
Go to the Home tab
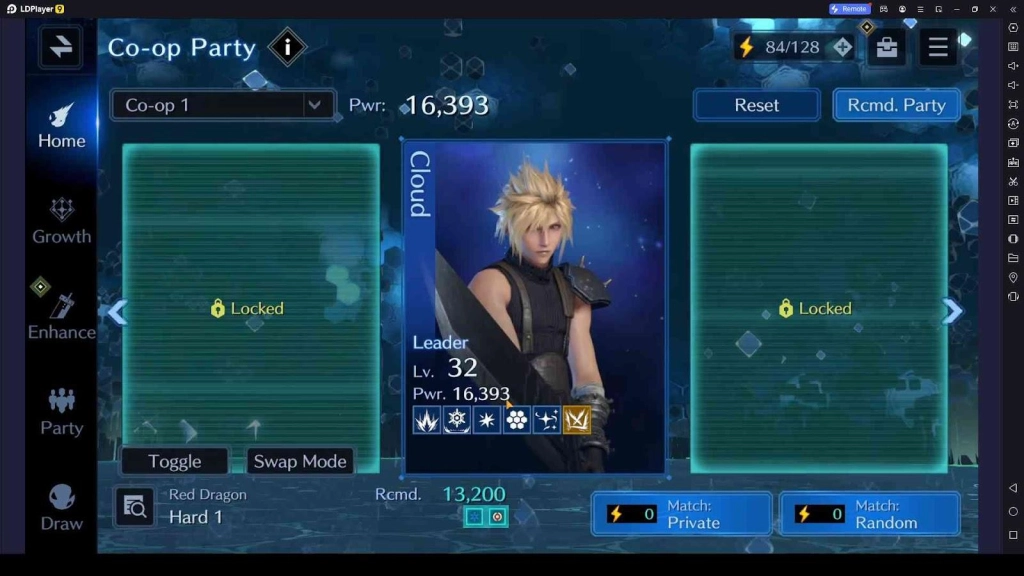[62, 126]
